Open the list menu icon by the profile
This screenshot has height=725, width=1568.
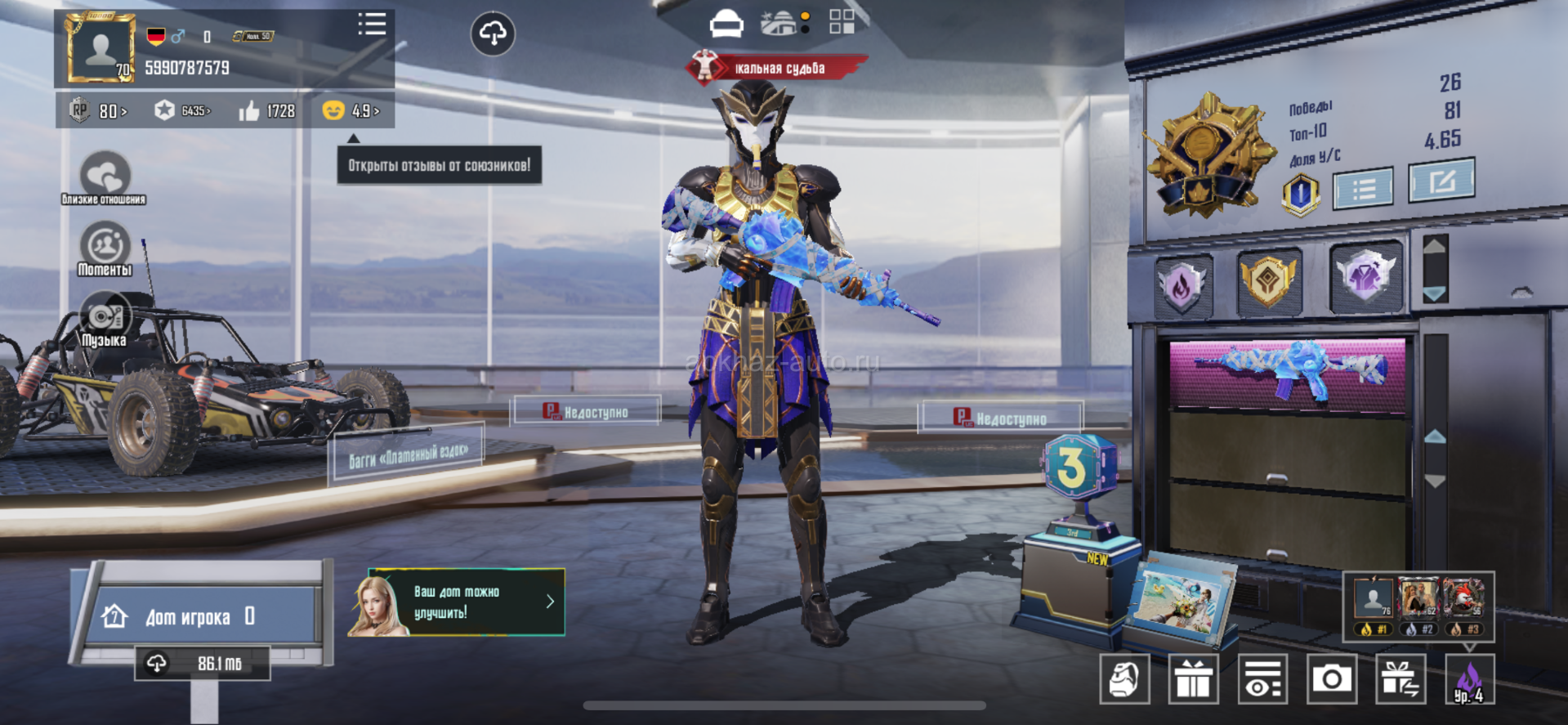click(372, 25)
